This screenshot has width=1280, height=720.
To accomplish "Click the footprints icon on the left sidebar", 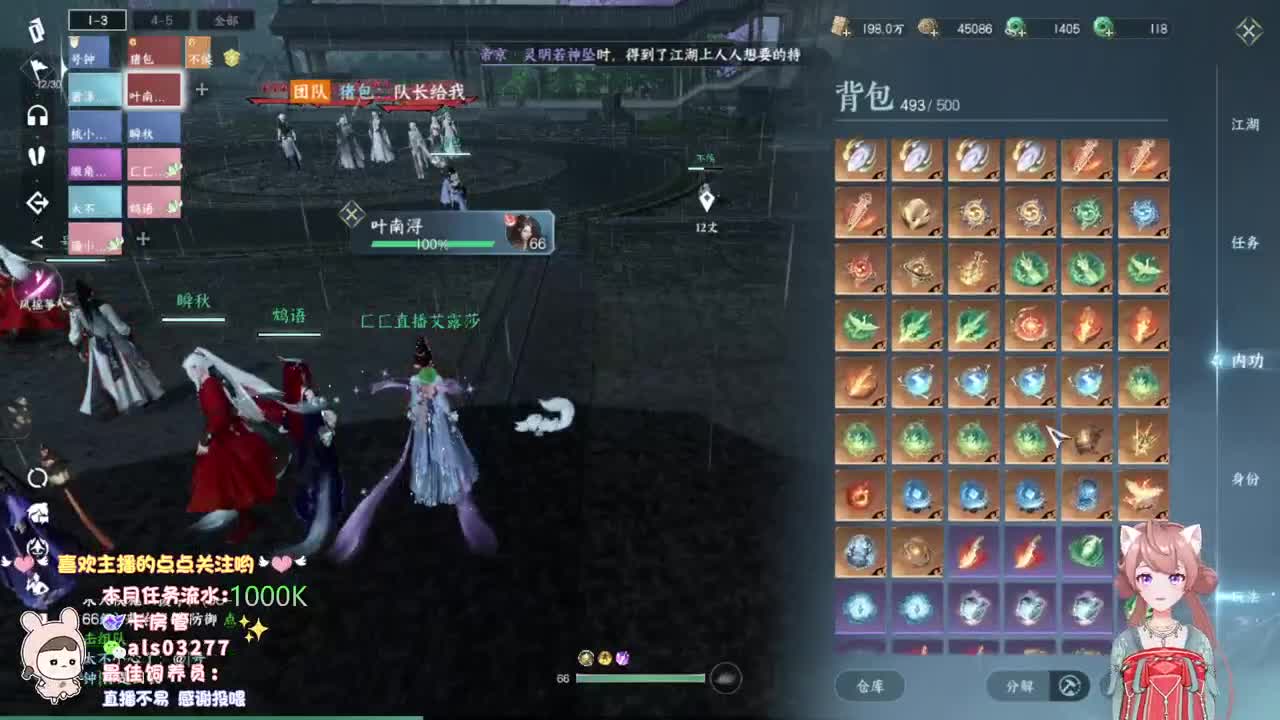I will click(39, 157).
